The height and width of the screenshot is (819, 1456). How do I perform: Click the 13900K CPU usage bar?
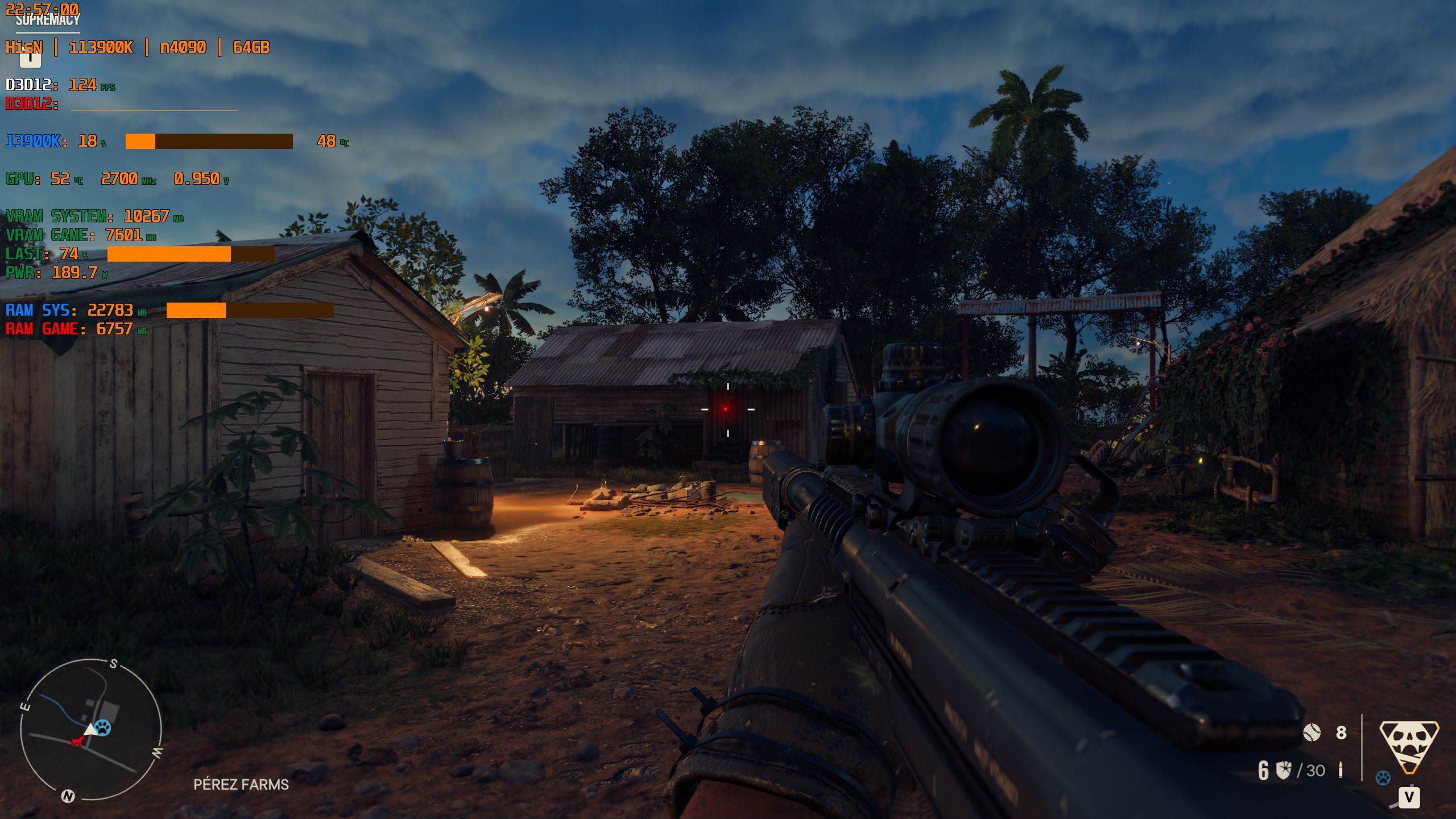point(210,142)
